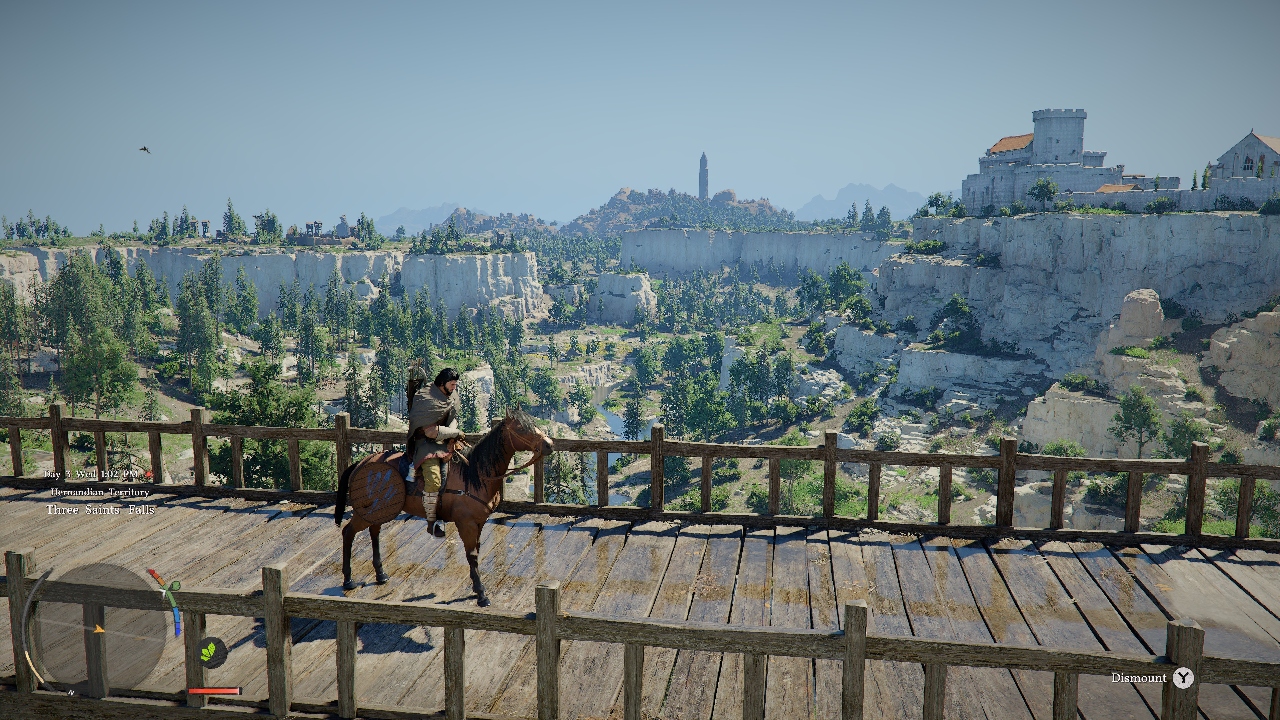Click the small red icon next to the clock

(x=148, y=473)
